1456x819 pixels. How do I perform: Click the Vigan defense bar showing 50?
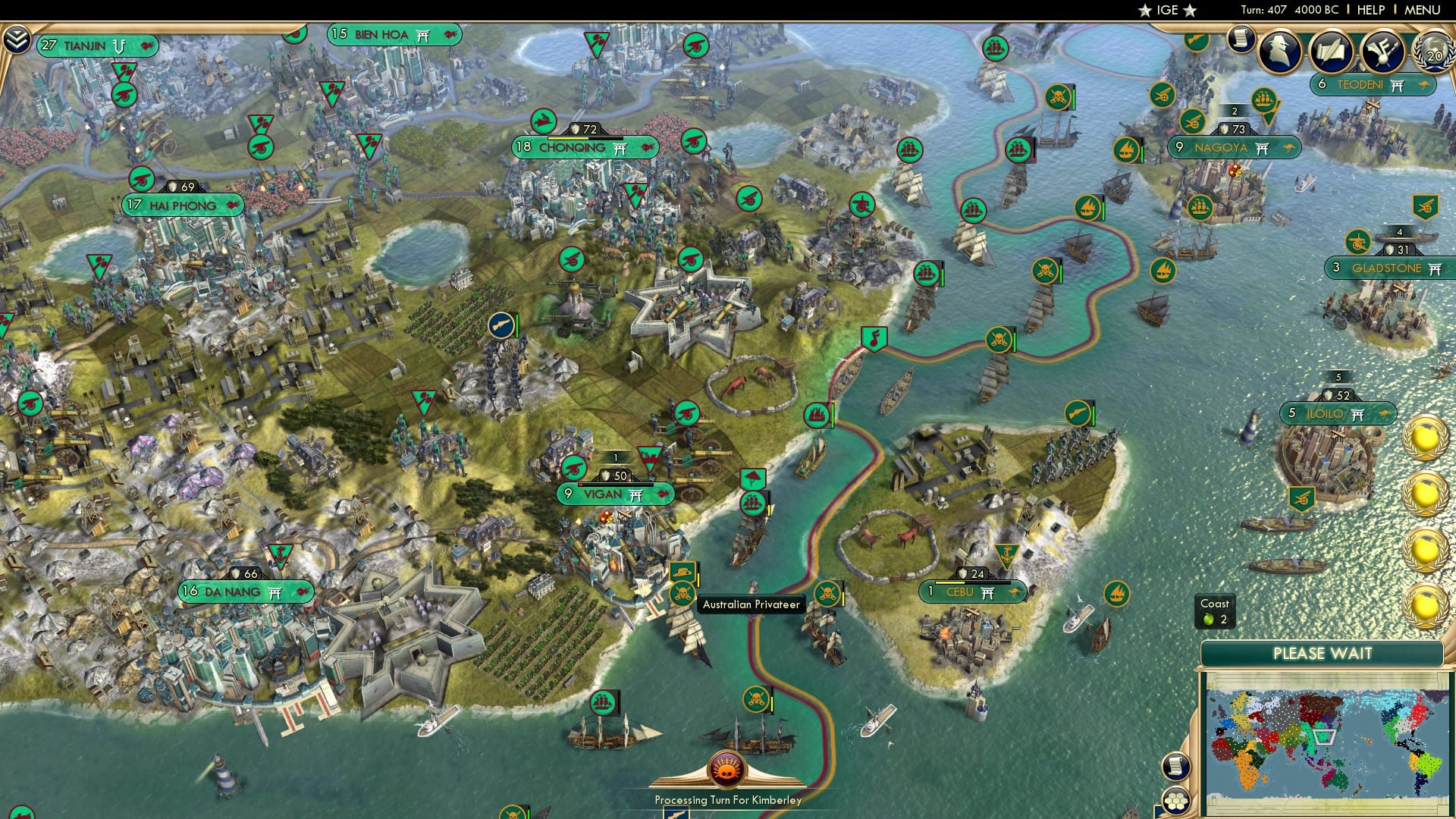pos(616,474)
